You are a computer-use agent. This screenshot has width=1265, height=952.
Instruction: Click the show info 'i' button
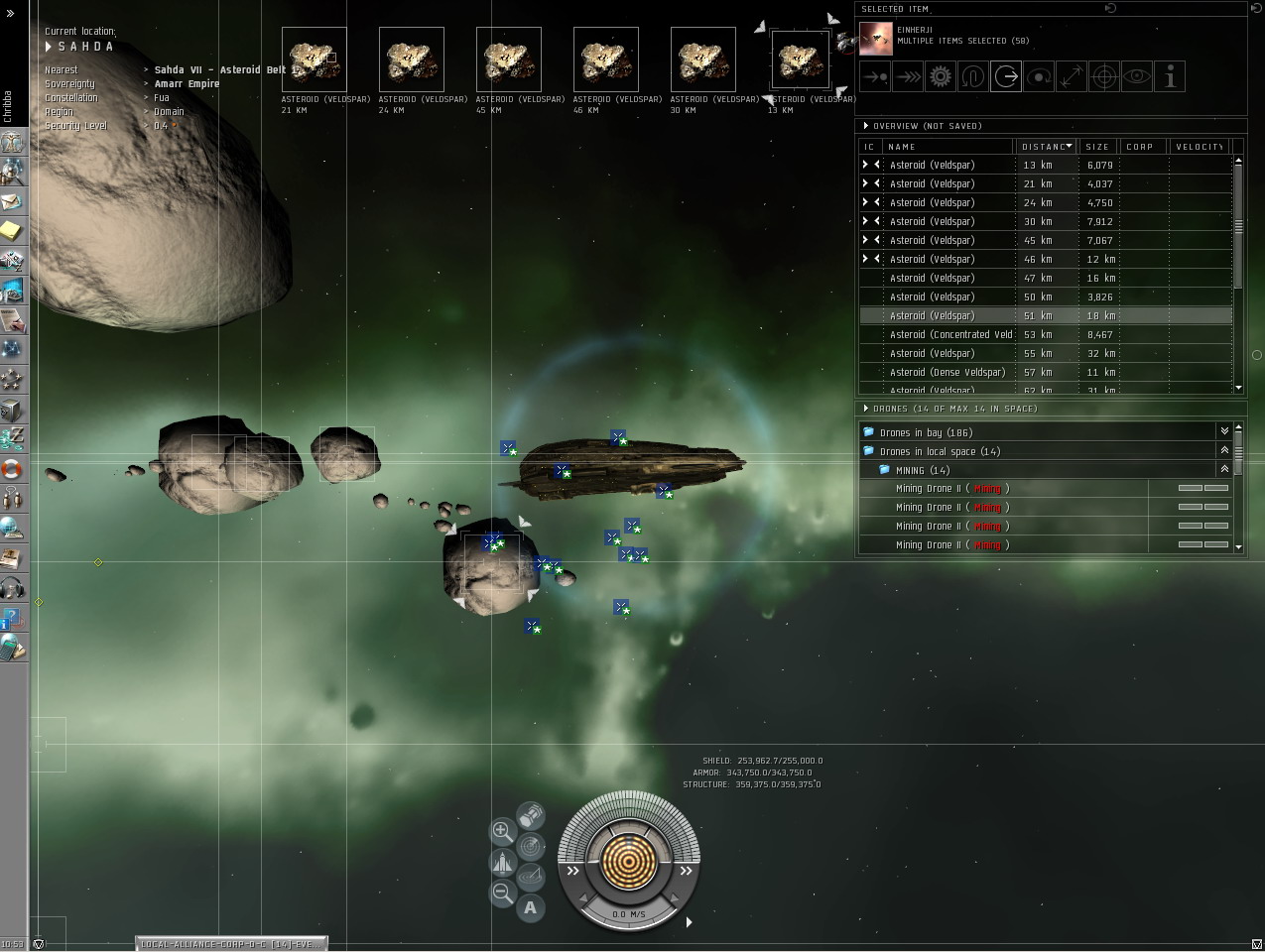(1171, 76)
